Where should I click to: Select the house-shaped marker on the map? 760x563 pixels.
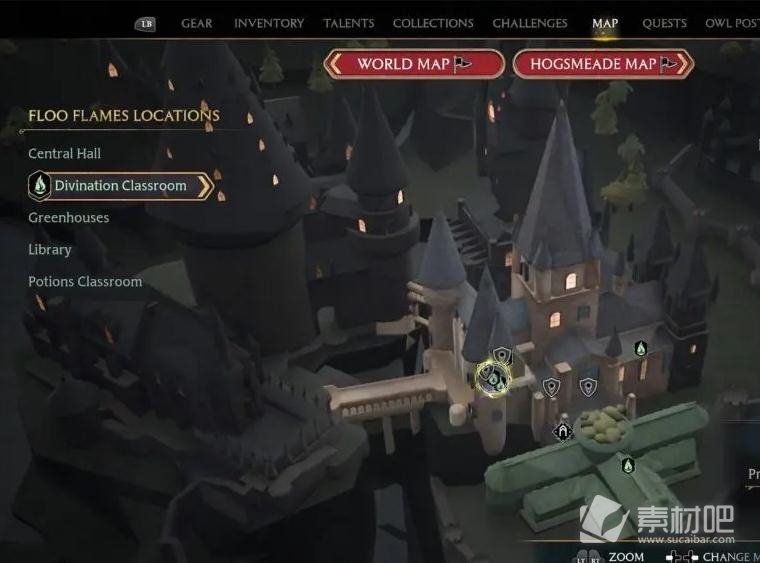563,432
